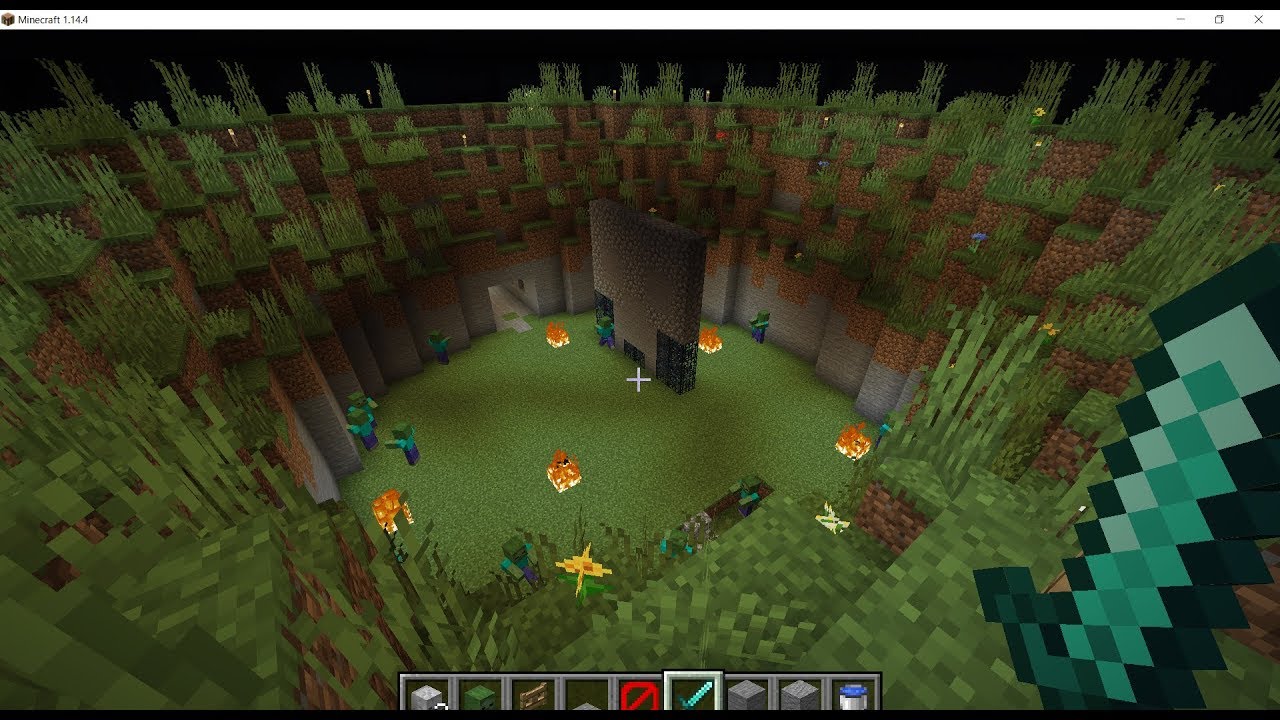
Task: Click the restore window button
Action: (x=1218, y=18)
